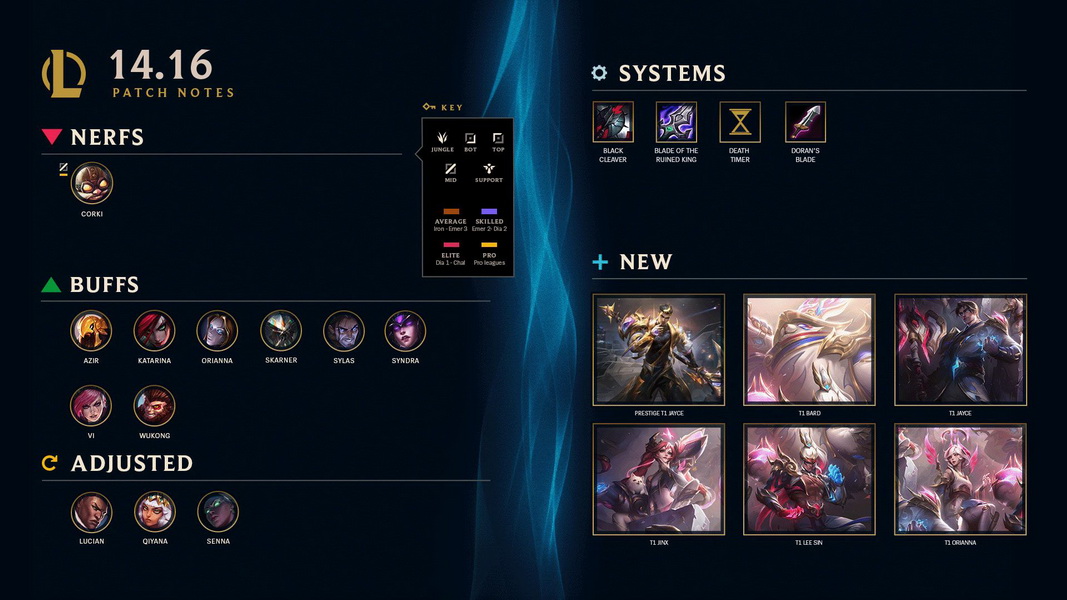This screenshot has width=1067, height=600.
Task: Open the Orianna champion icon
Action: coord(217,331)
